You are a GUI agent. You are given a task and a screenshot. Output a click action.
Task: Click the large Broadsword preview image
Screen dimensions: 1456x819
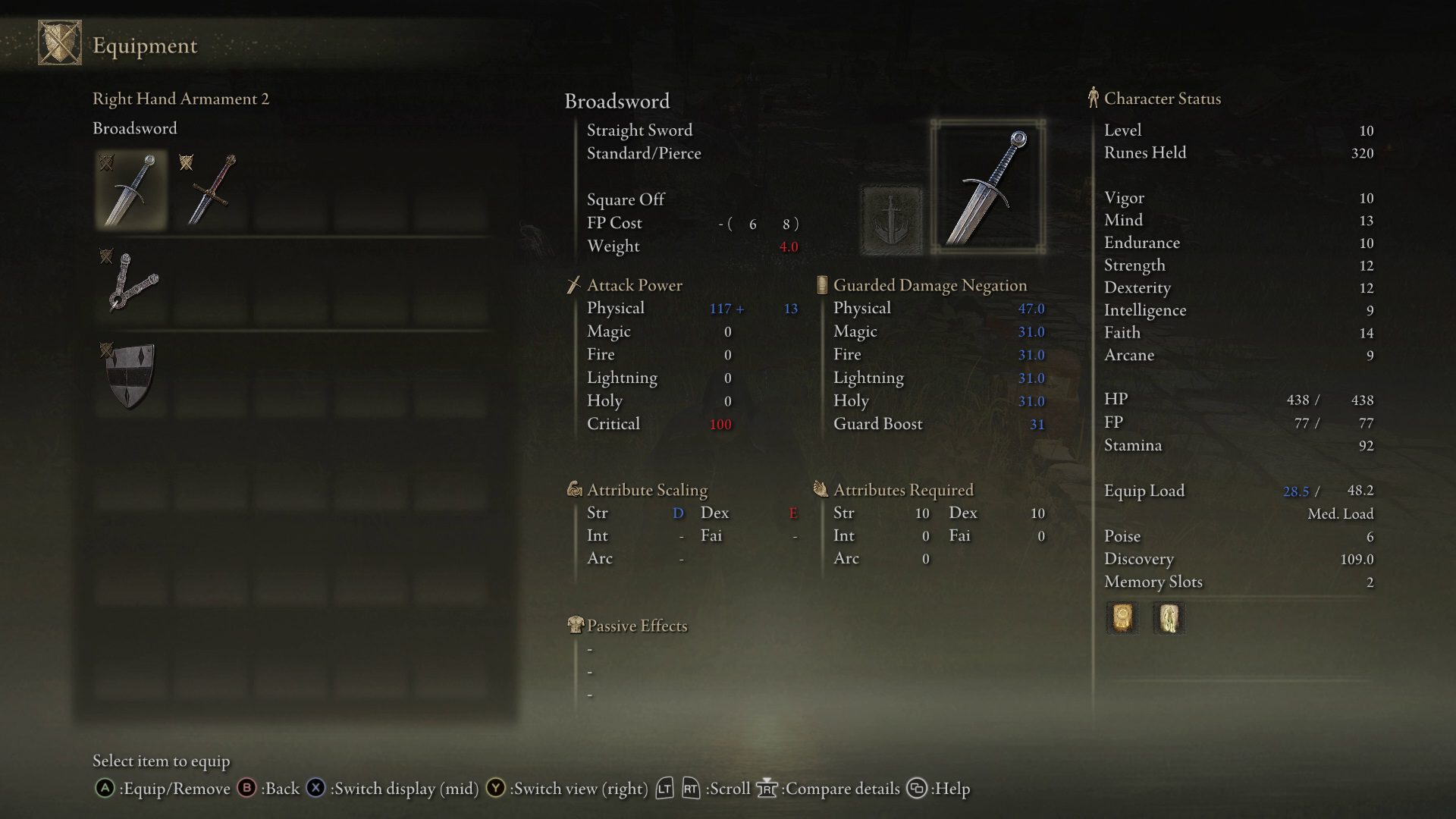(x=987, y=187)
